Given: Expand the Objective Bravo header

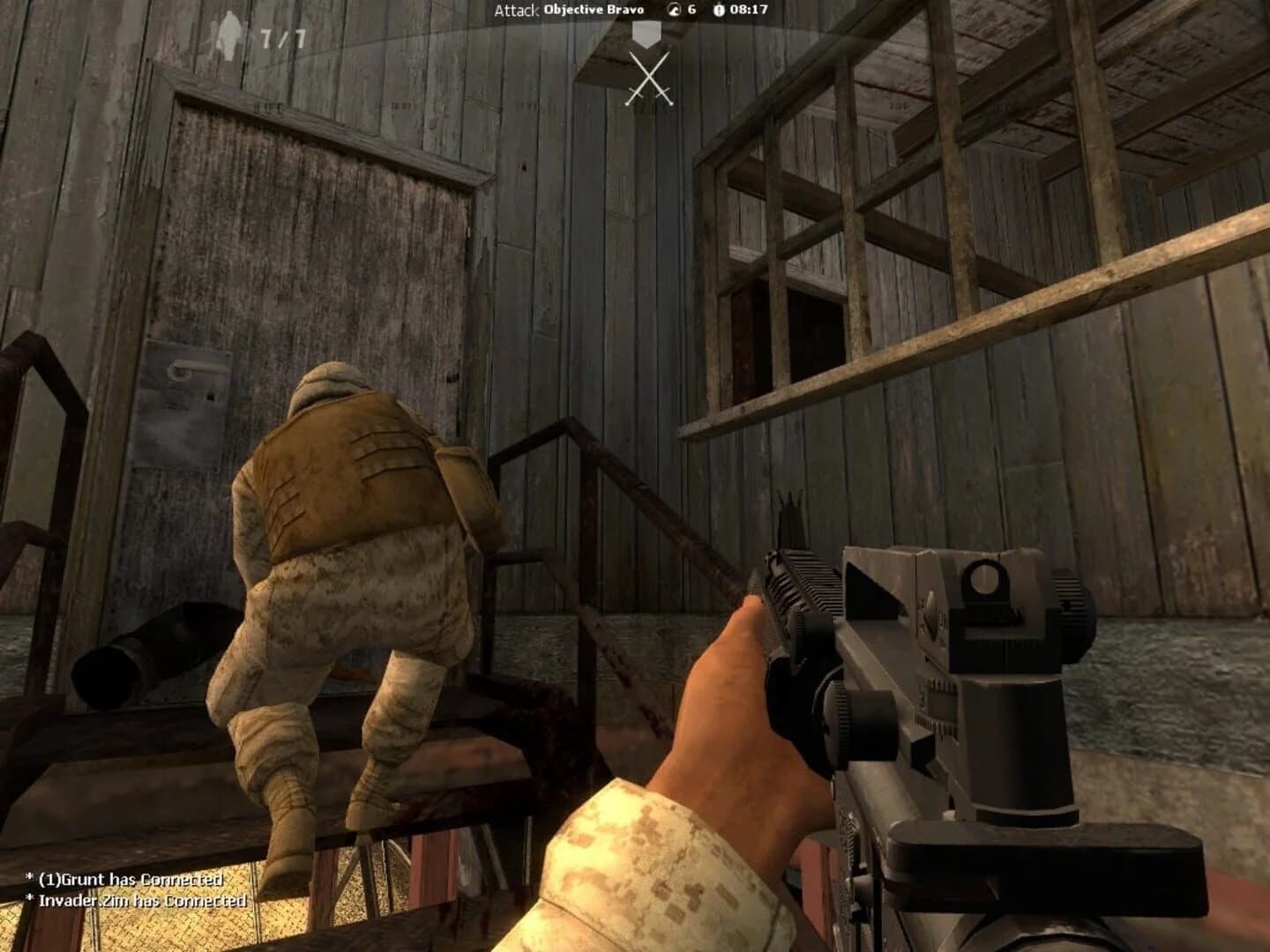Looking at the screenshot, I should click(594, 10).
